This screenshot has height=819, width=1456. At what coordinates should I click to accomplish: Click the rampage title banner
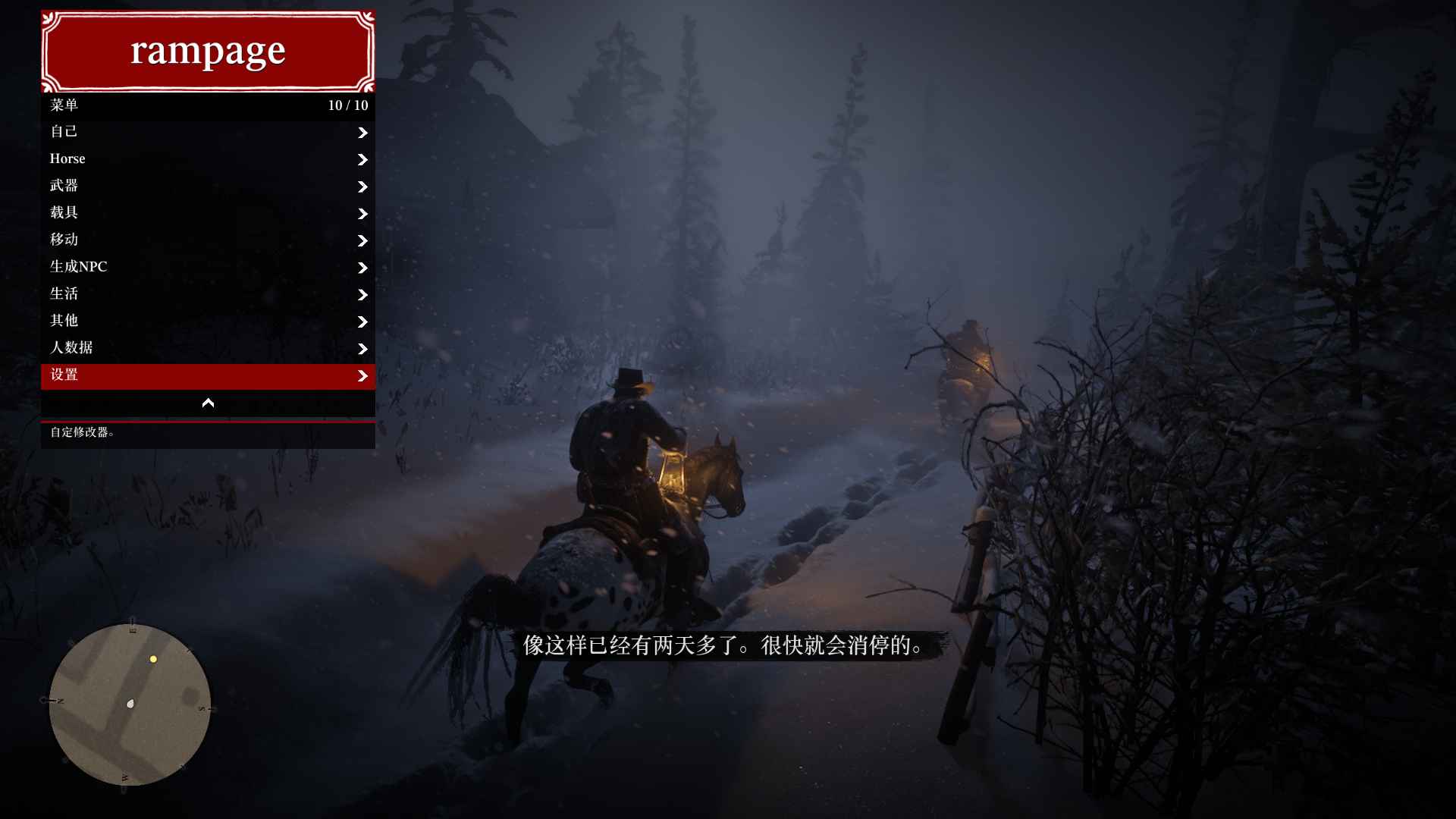click(208, 51)
